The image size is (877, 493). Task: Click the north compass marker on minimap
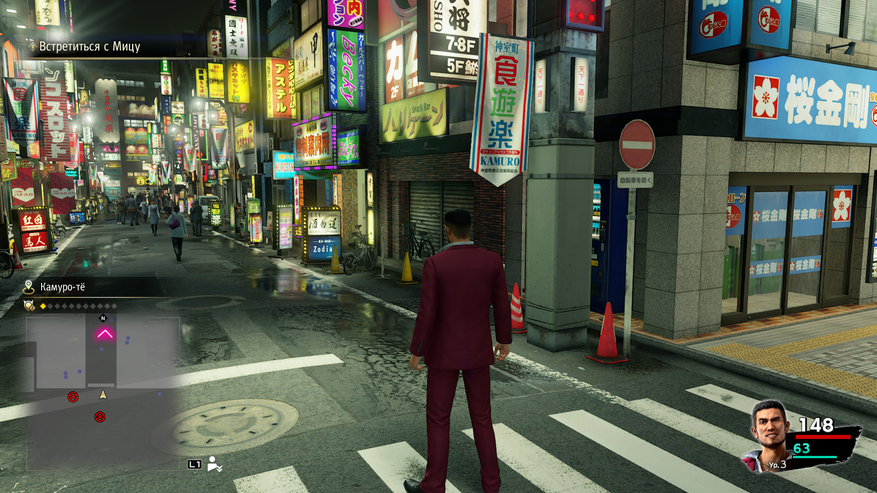[103, 317]
